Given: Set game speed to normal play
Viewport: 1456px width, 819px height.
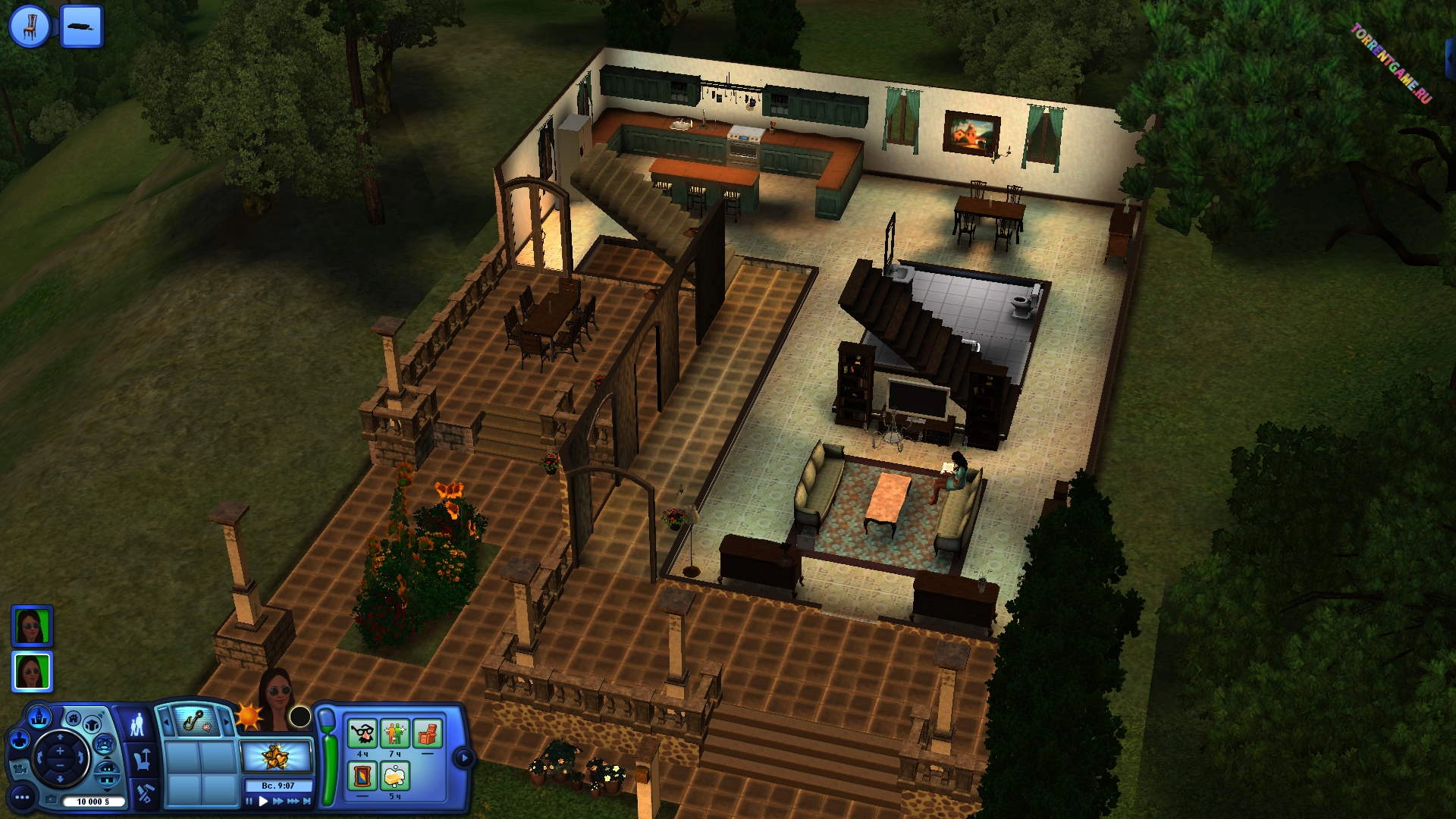Looking at the screenshot, I should [263, 801].
